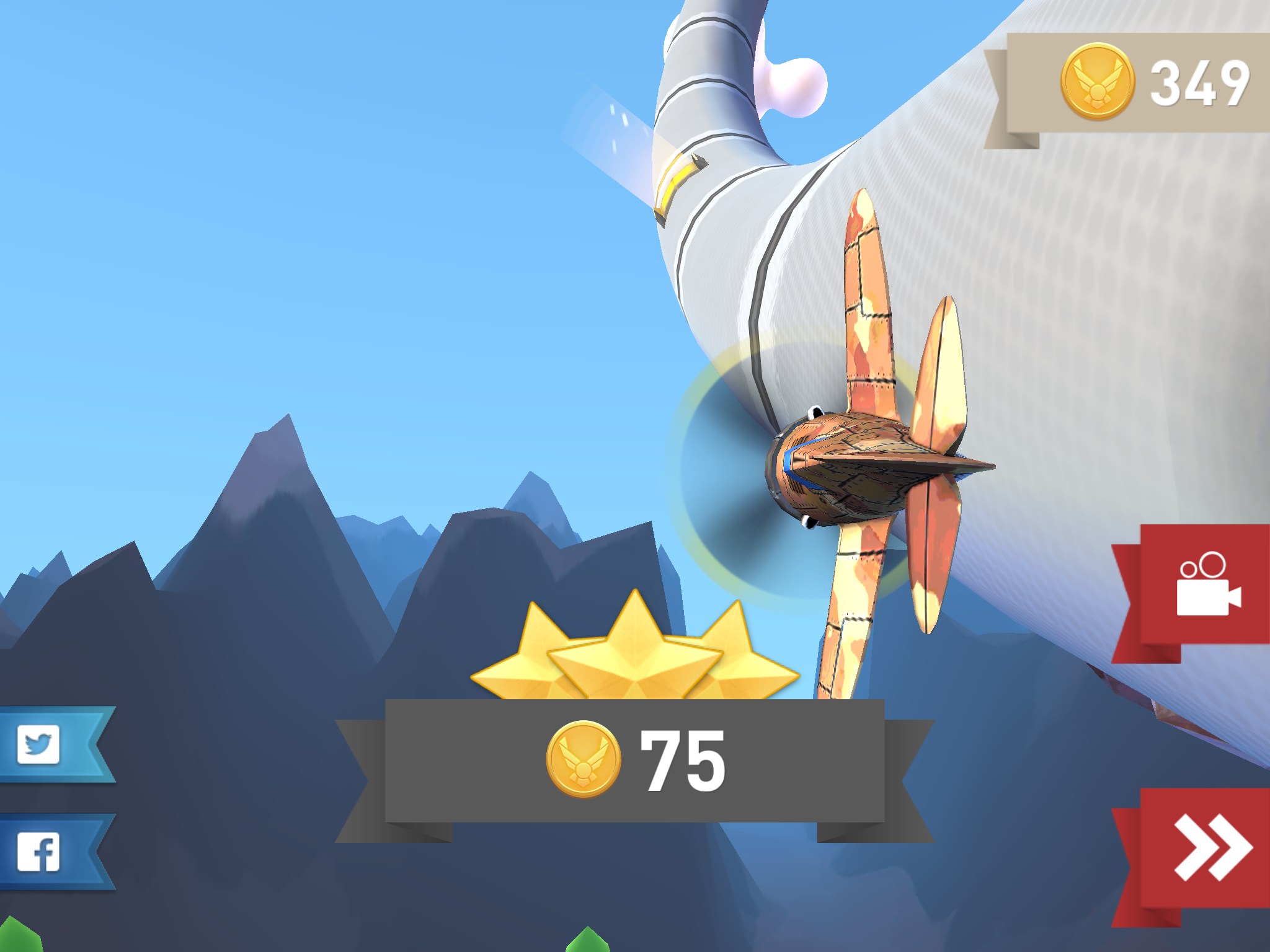Open the coin balance banner showing 349

[1153, 82]
